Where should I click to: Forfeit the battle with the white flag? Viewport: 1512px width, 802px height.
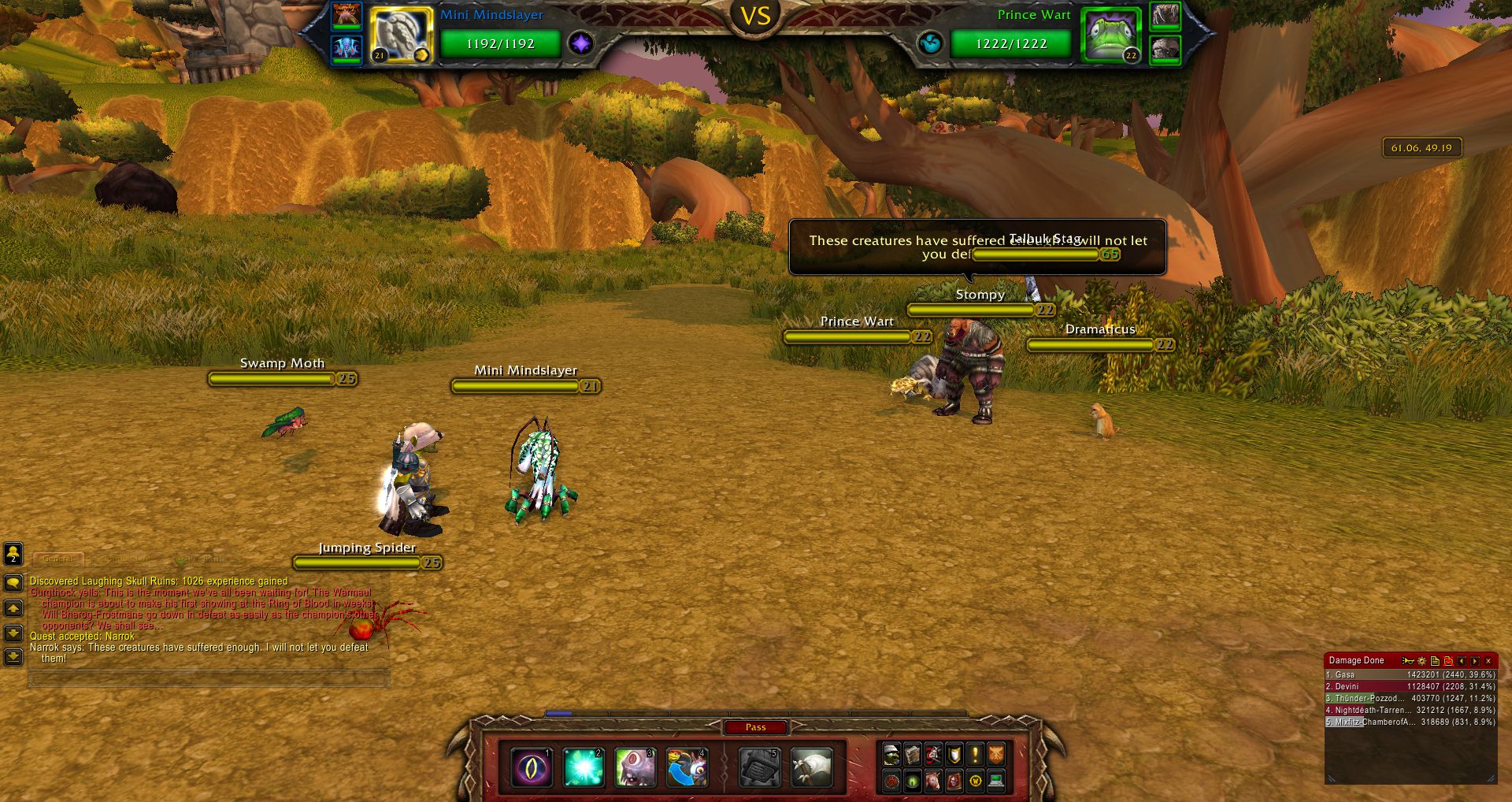811,768
